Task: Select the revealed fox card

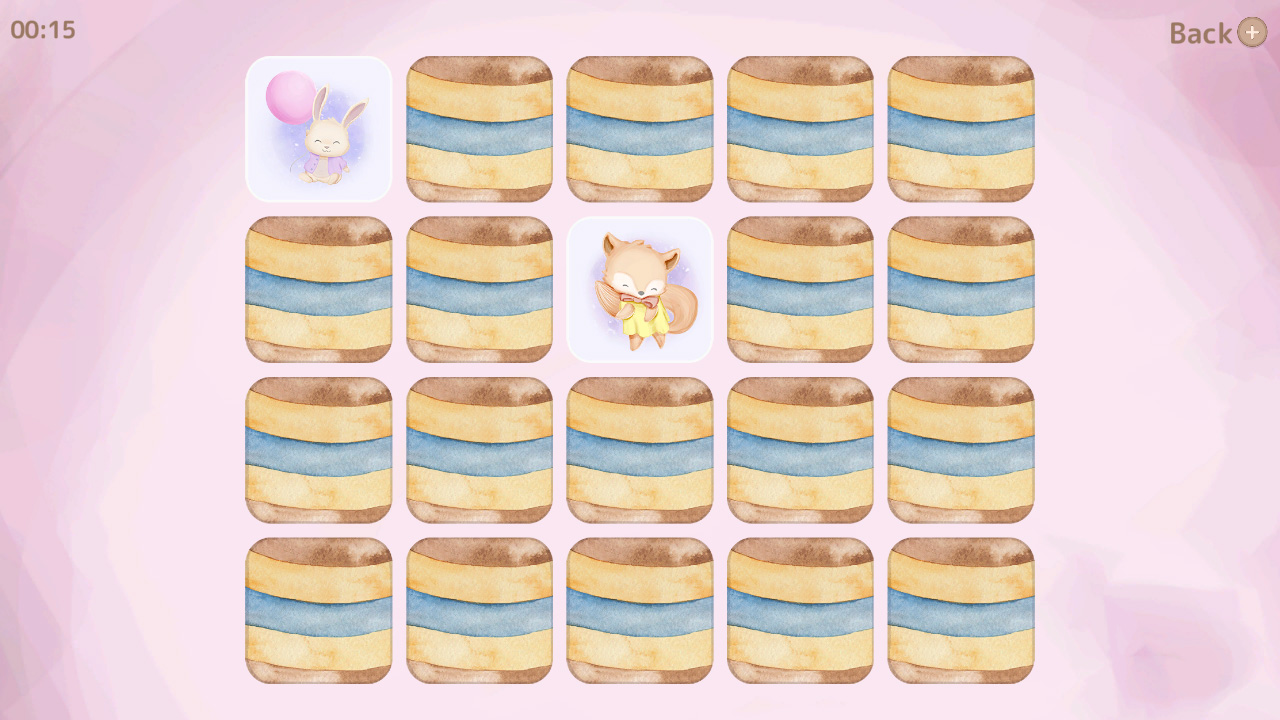Action: 639,288
